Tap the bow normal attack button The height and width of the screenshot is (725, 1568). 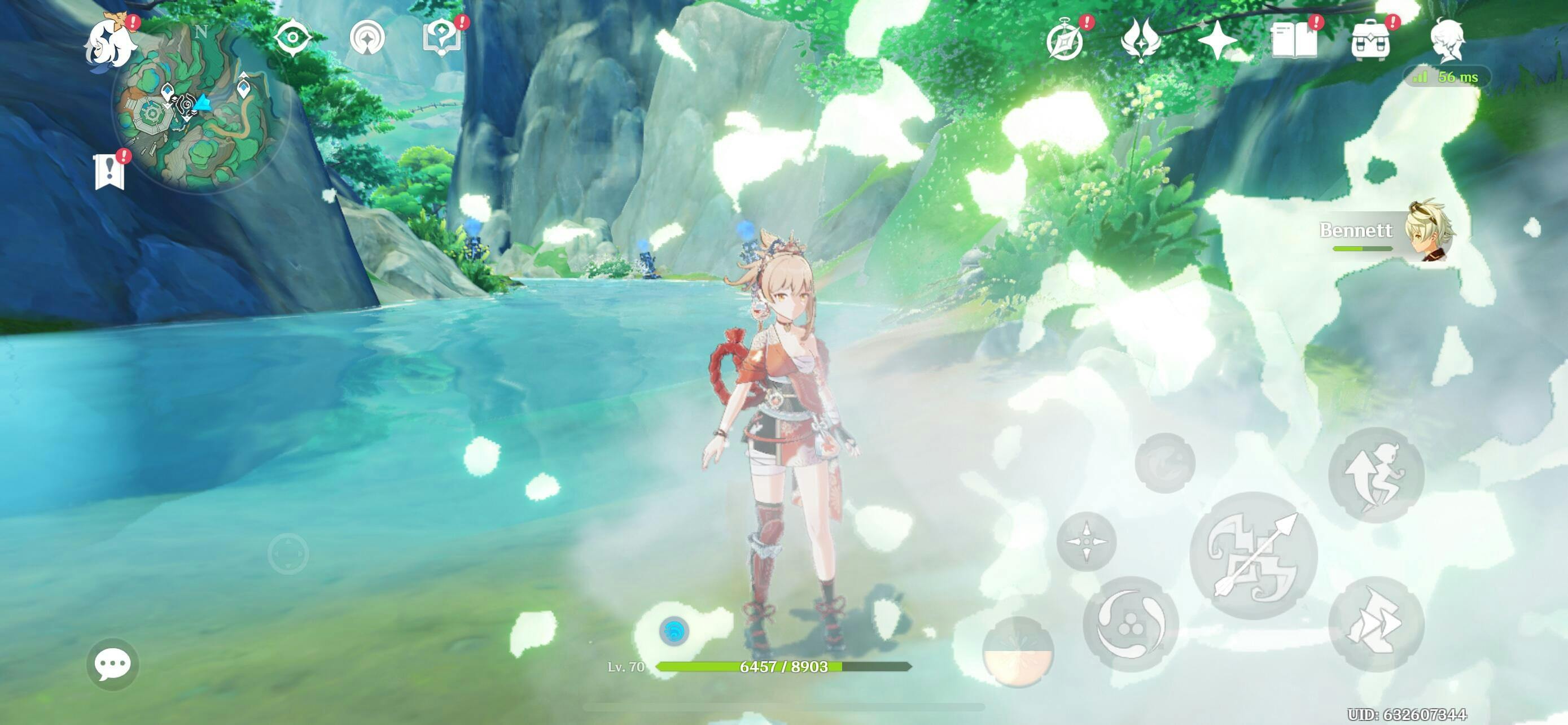point(1254,555)
